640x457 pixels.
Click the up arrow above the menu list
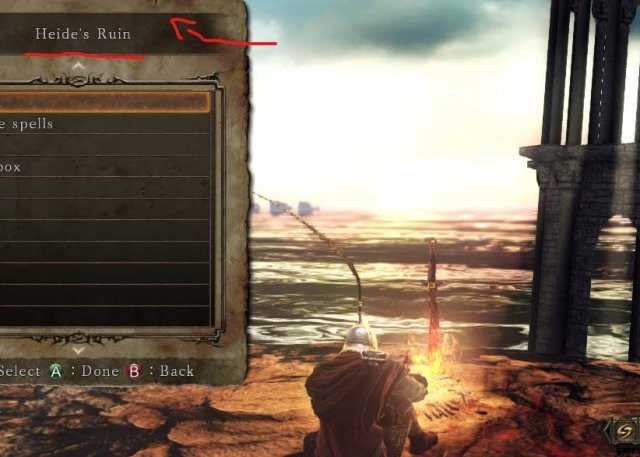79,67
